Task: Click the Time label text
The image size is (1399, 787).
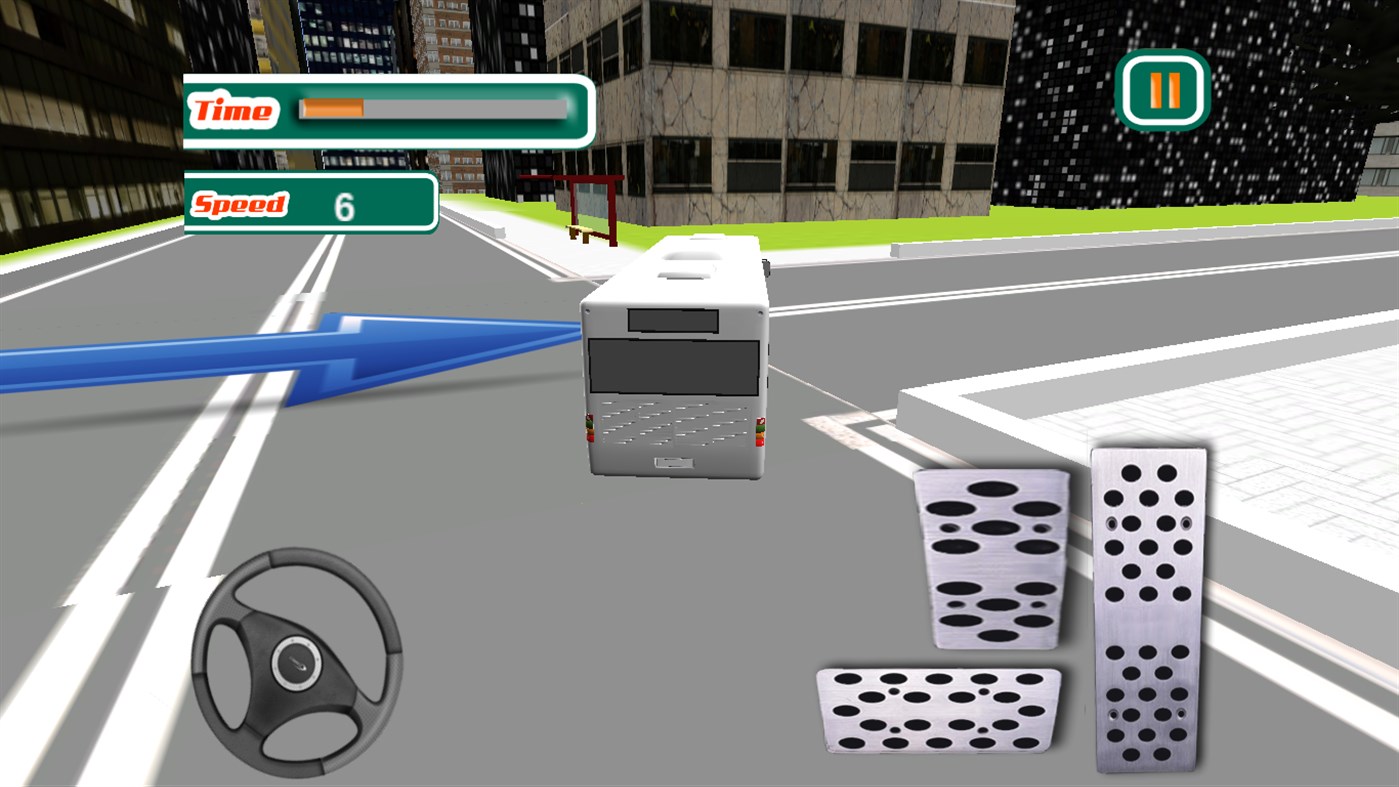Action: coord(233,109)
